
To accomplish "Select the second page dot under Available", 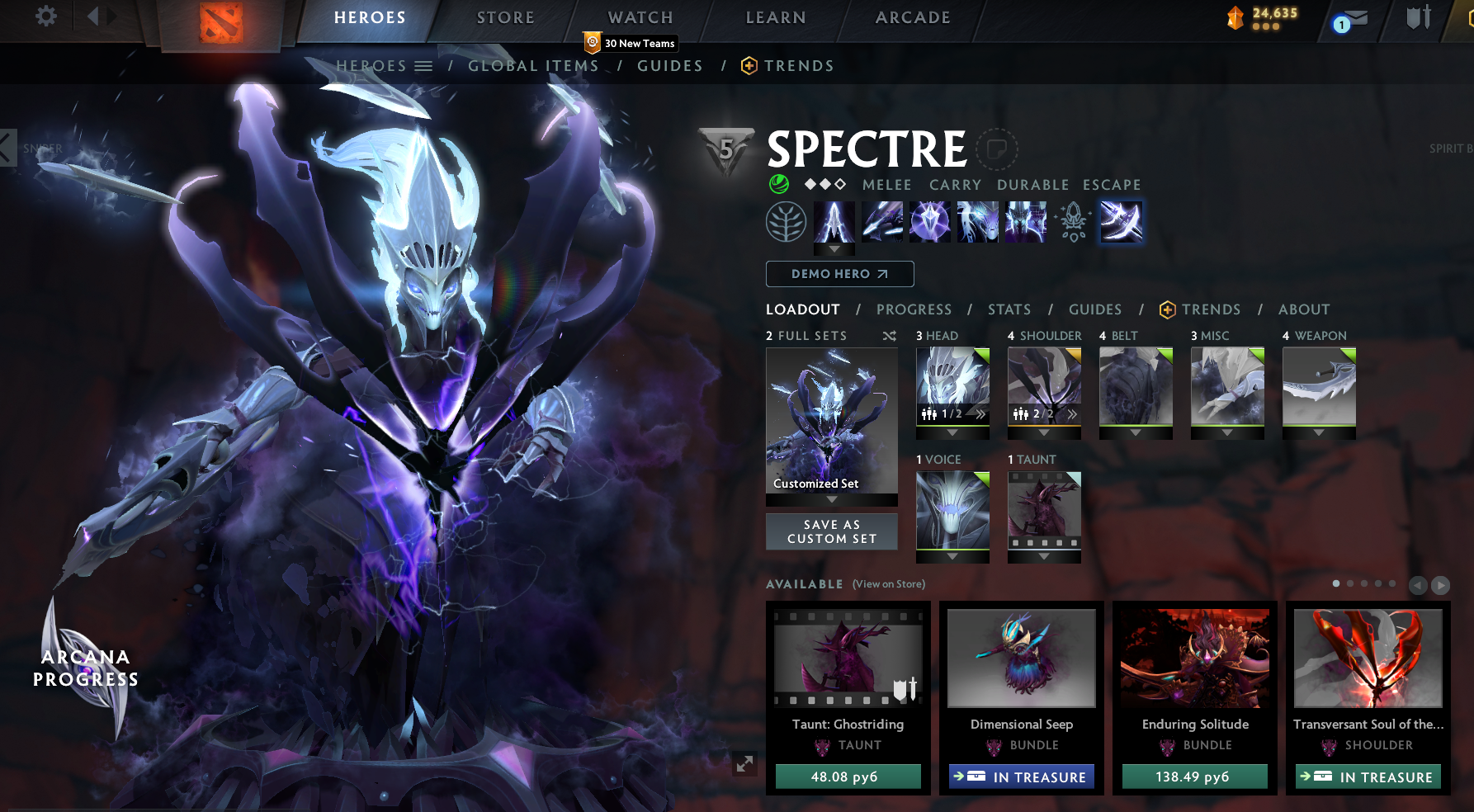I will [x=1351, y=583].
